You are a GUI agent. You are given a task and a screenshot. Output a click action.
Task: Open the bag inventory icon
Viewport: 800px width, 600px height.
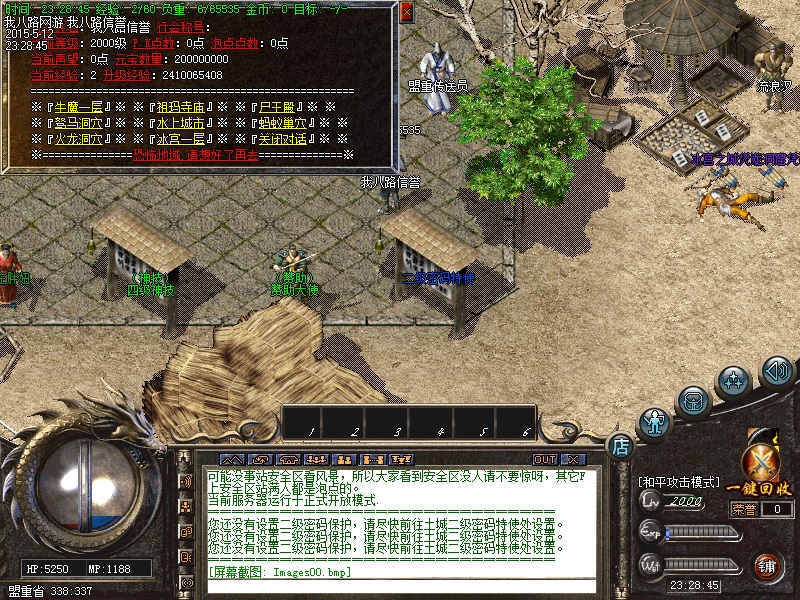(x=692, y=401)
